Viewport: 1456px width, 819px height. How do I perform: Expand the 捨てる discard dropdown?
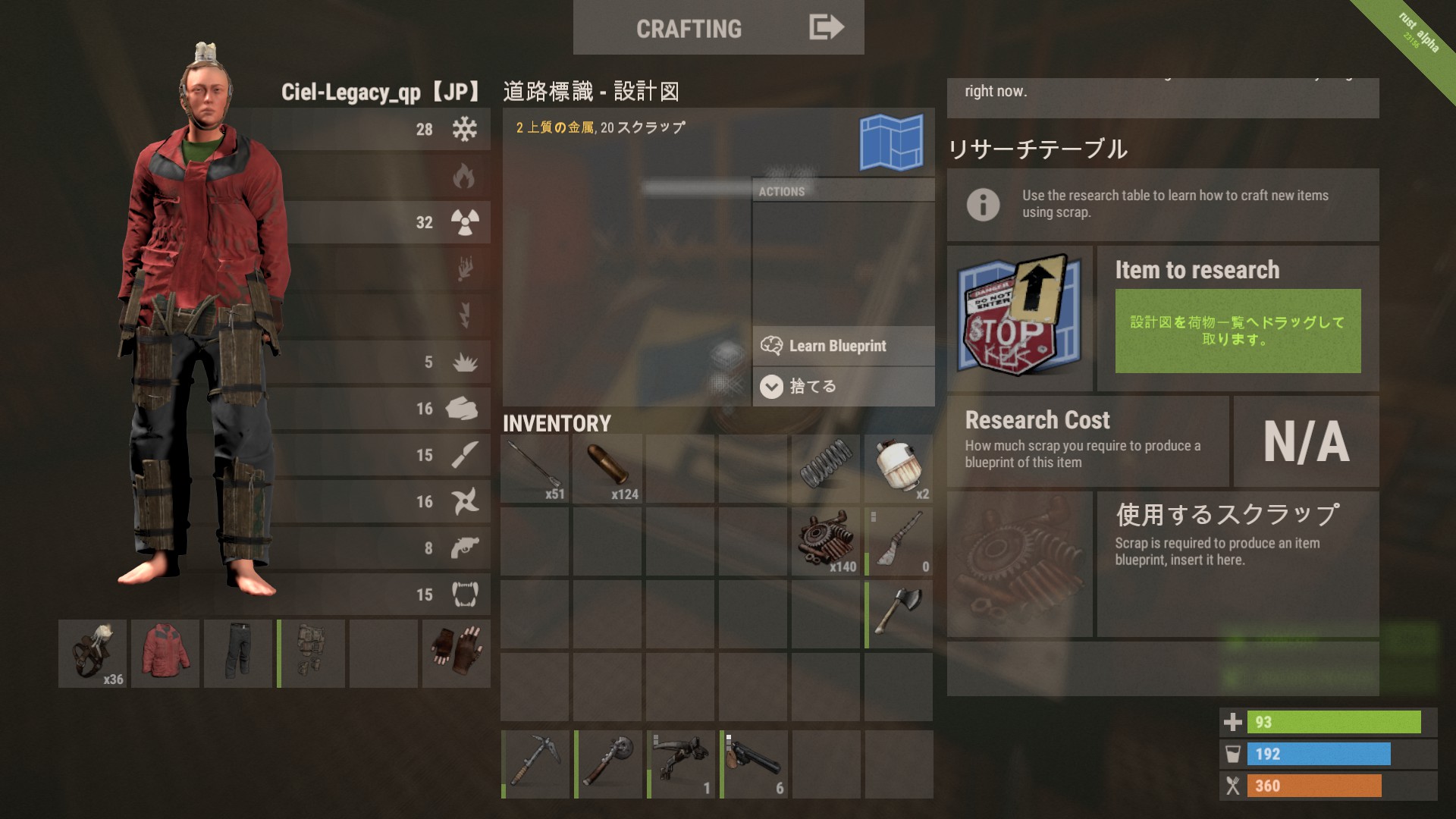click(770, 385)
